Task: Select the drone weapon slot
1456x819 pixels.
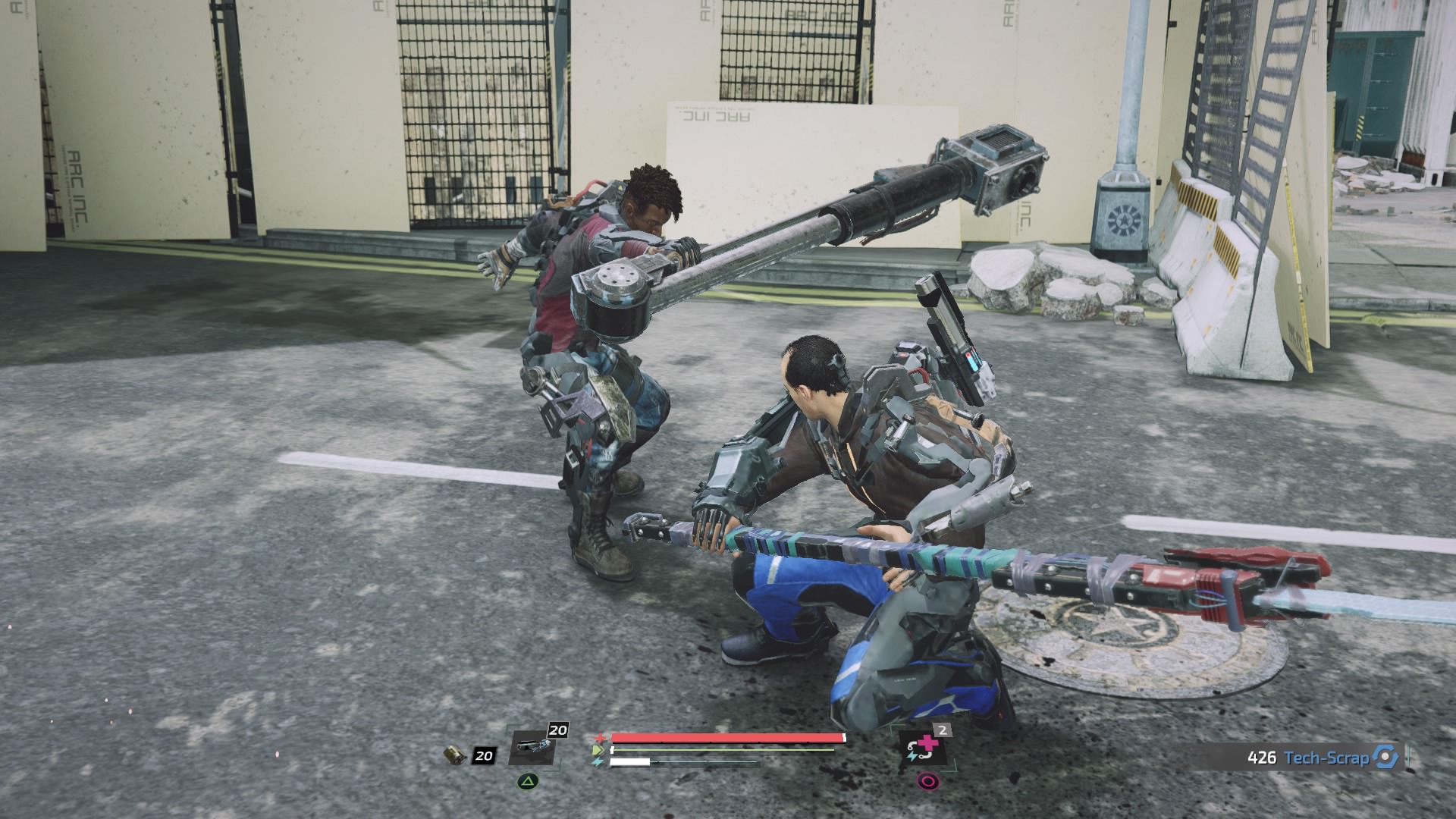Action: (533, 747)
